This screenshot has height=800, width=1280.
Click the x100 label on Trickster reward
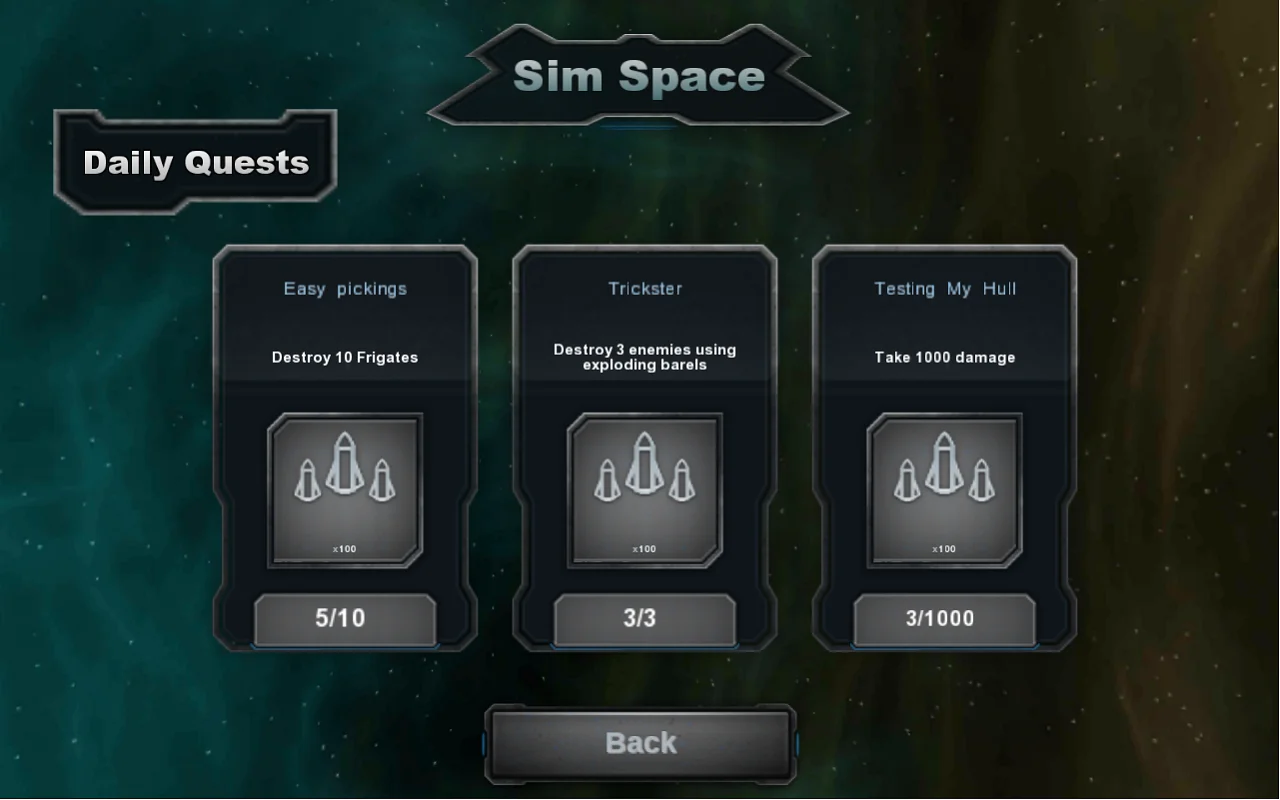pyautogui.click(x=643, y=548)
